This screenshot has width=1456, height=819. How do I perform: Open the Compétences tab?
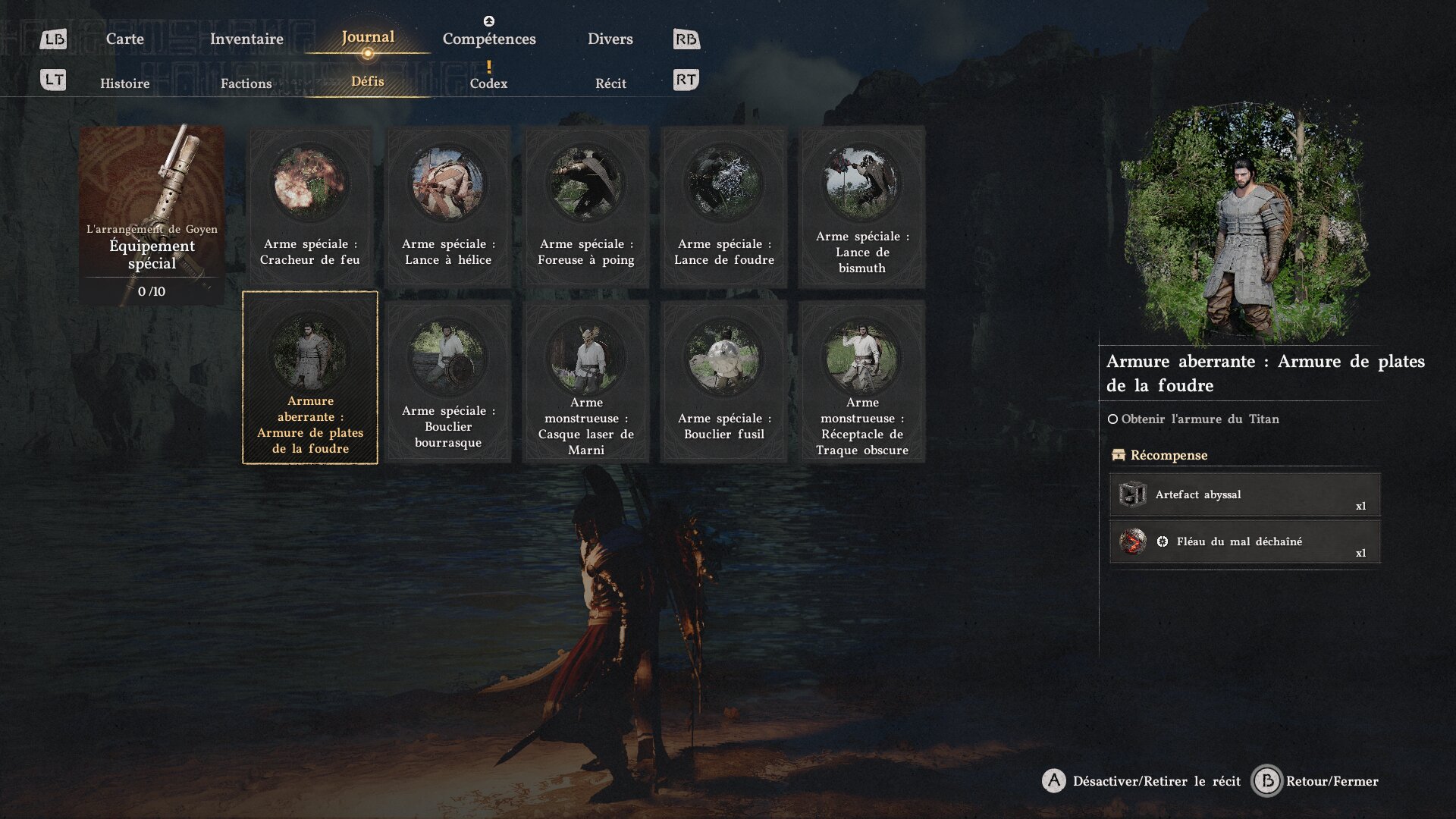pyautogui.click(x=489, y=39)
